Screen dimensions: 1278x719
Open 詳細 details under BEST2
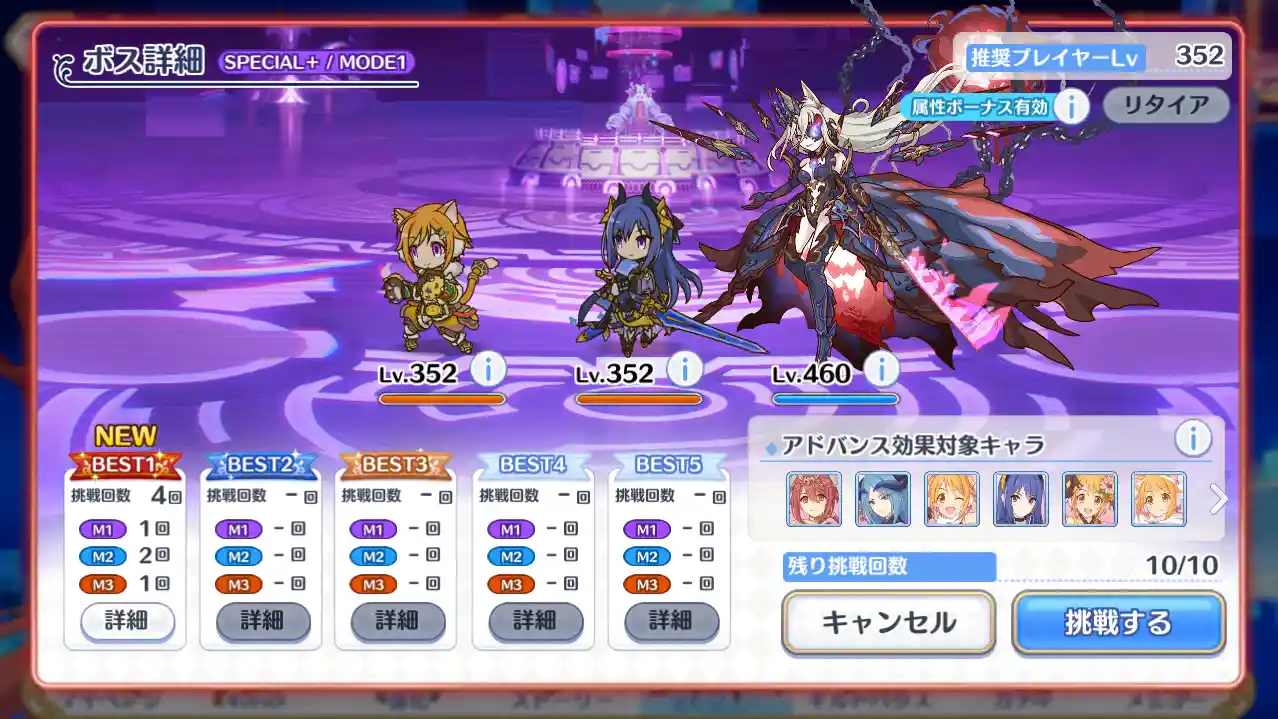click(x=263, y=621)
